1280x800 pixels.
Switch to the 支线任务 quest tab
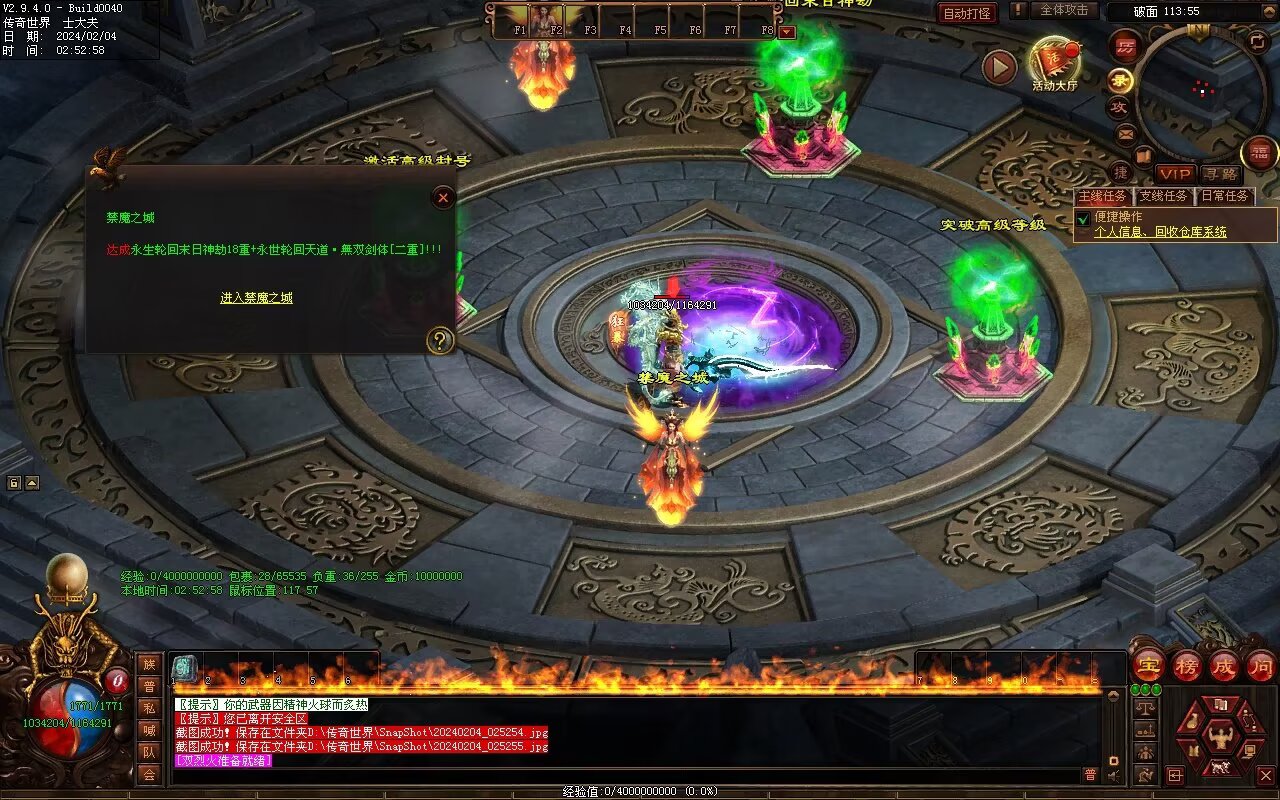click(x=1163, y=196)
